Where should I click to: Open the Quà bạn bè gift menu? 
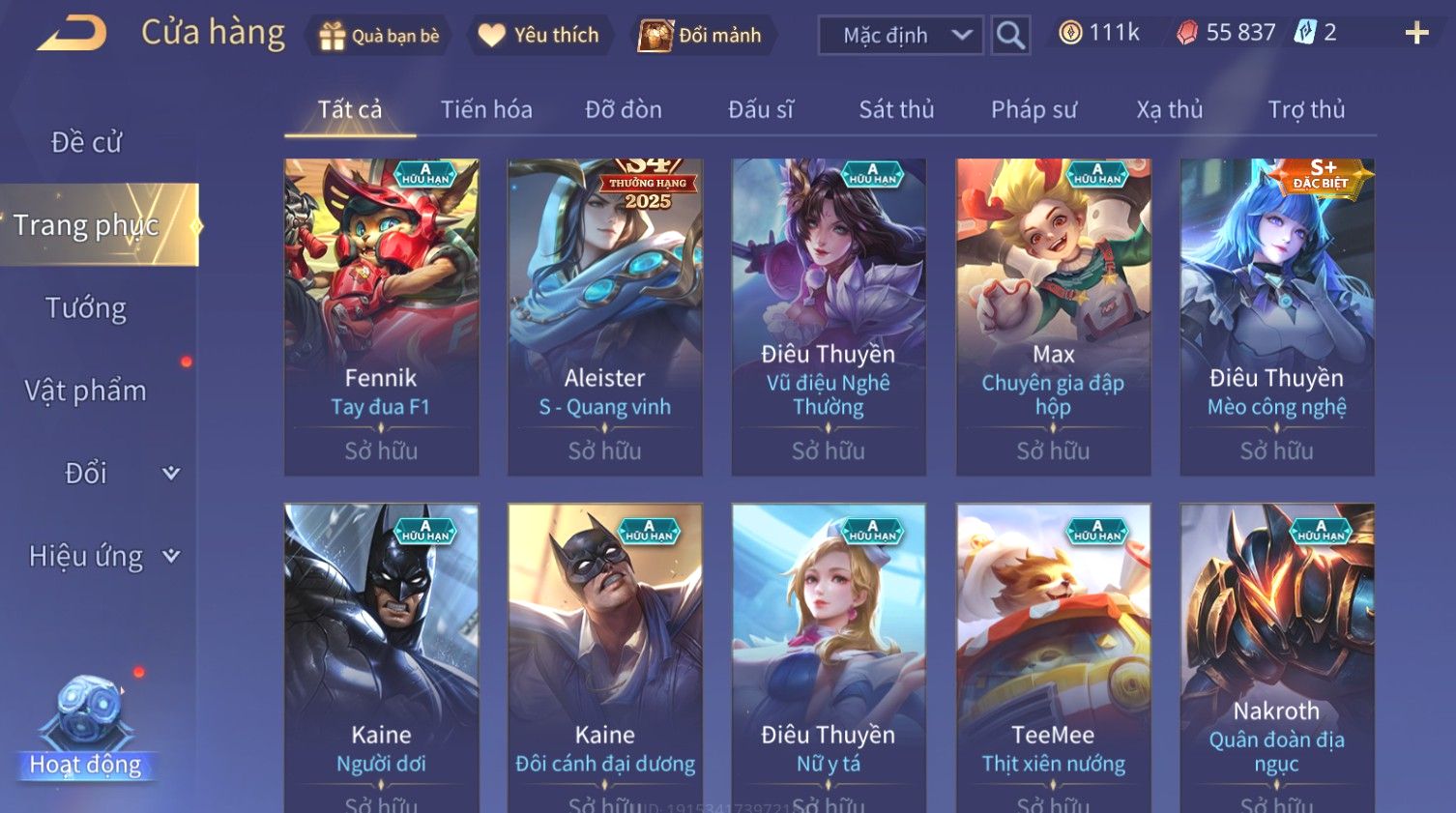point(378,36)
